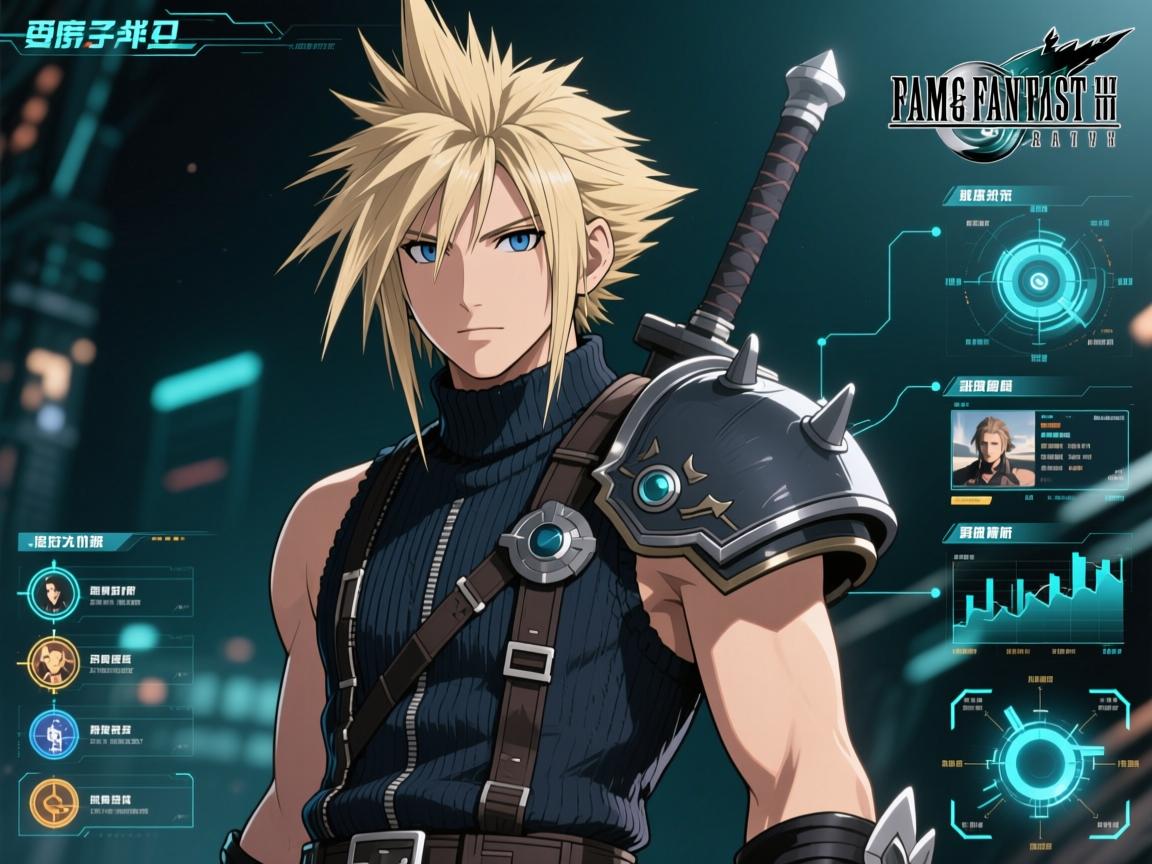The image size is (1152, 864).
Task: Open the blond character portrait thumbnail
Action: [x=991, y=449]
